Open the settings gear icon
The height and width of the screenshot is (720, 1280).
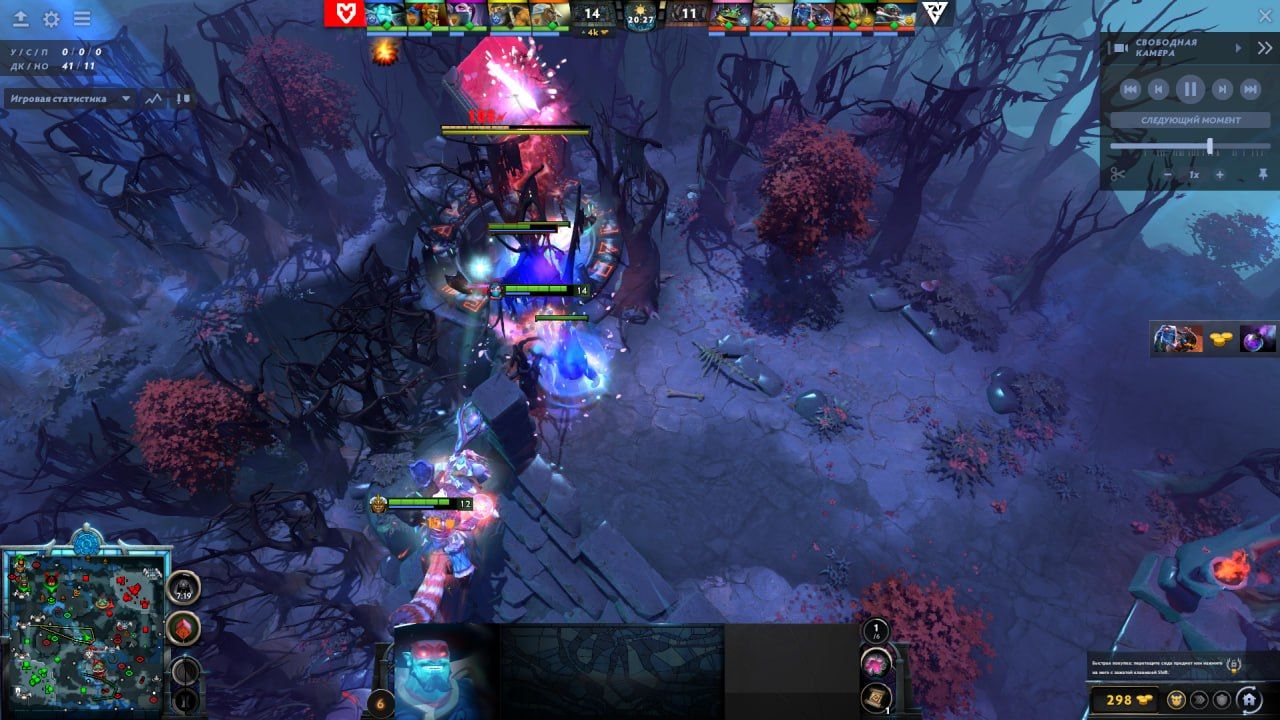click(x=51, y=17)
